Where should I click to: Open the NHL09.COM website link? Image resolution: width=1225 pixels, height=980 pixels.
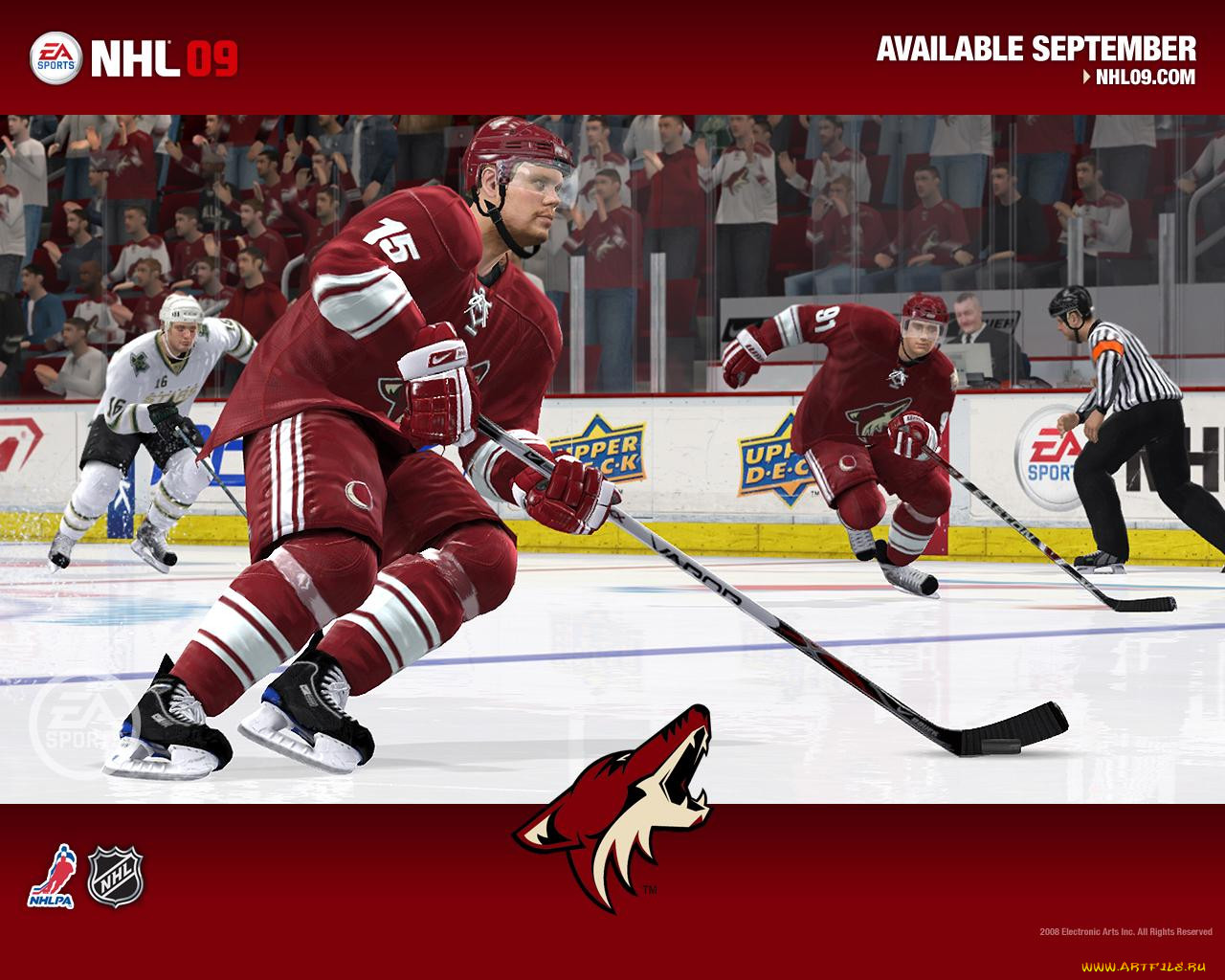(1144, 78)
